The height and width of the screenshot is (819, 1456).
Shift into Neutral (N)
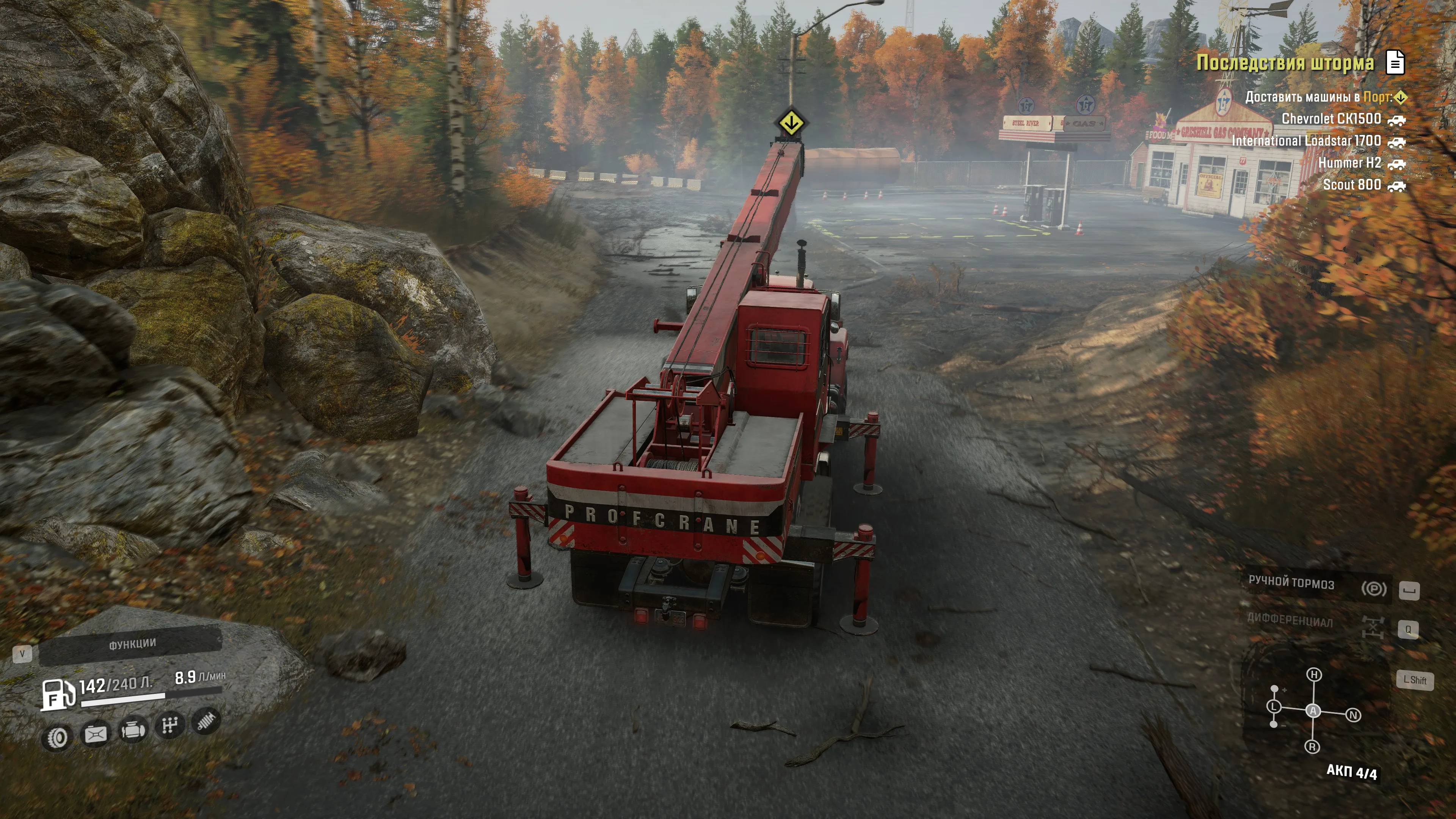(x=1353, y=715)
